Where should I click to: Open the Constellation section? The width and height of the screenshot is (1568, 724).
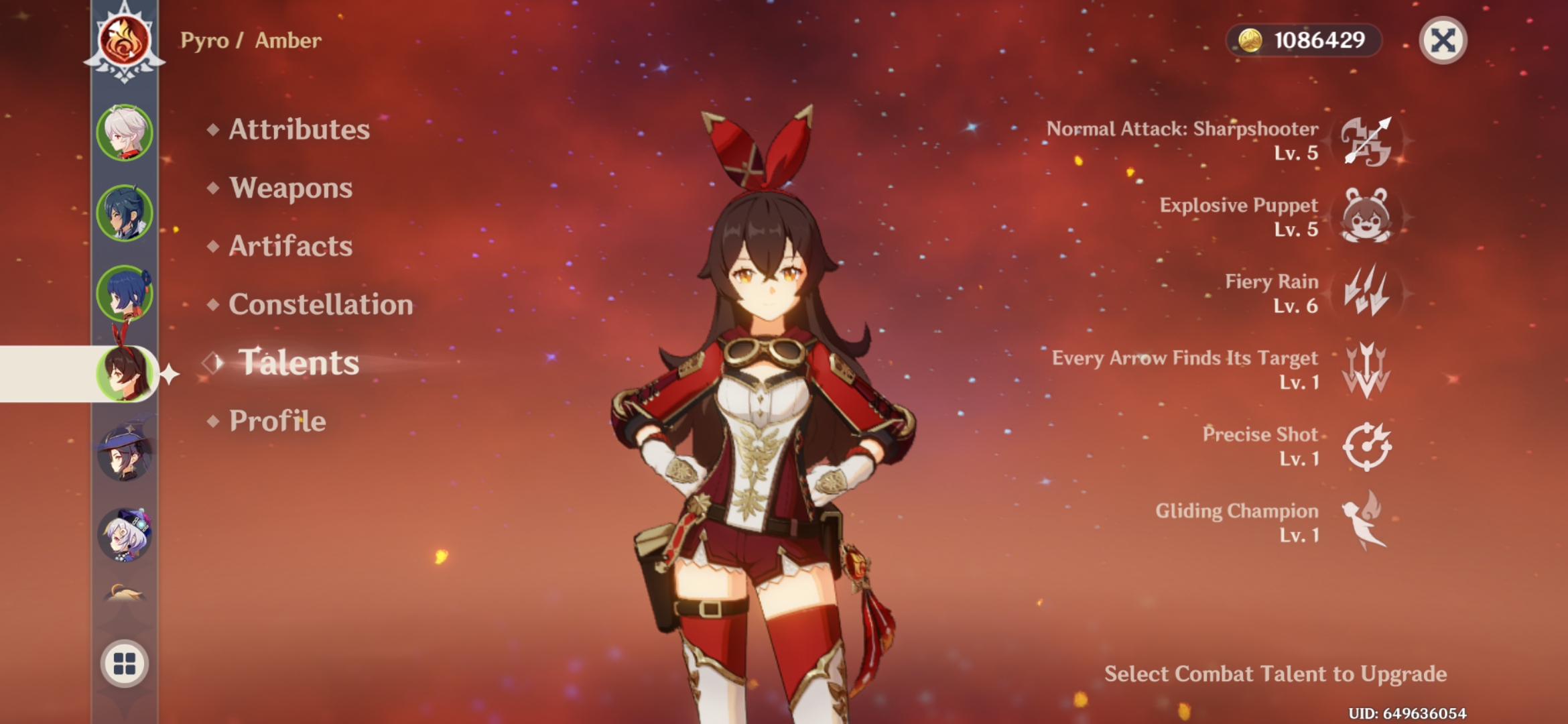point(320,305)
